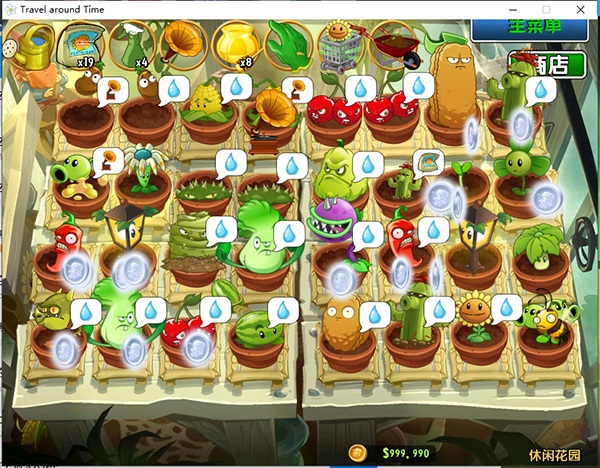The height and width of the screenshot is (468, 600).
Task: Select the orange phonograph tool
Action: (182, 45)
